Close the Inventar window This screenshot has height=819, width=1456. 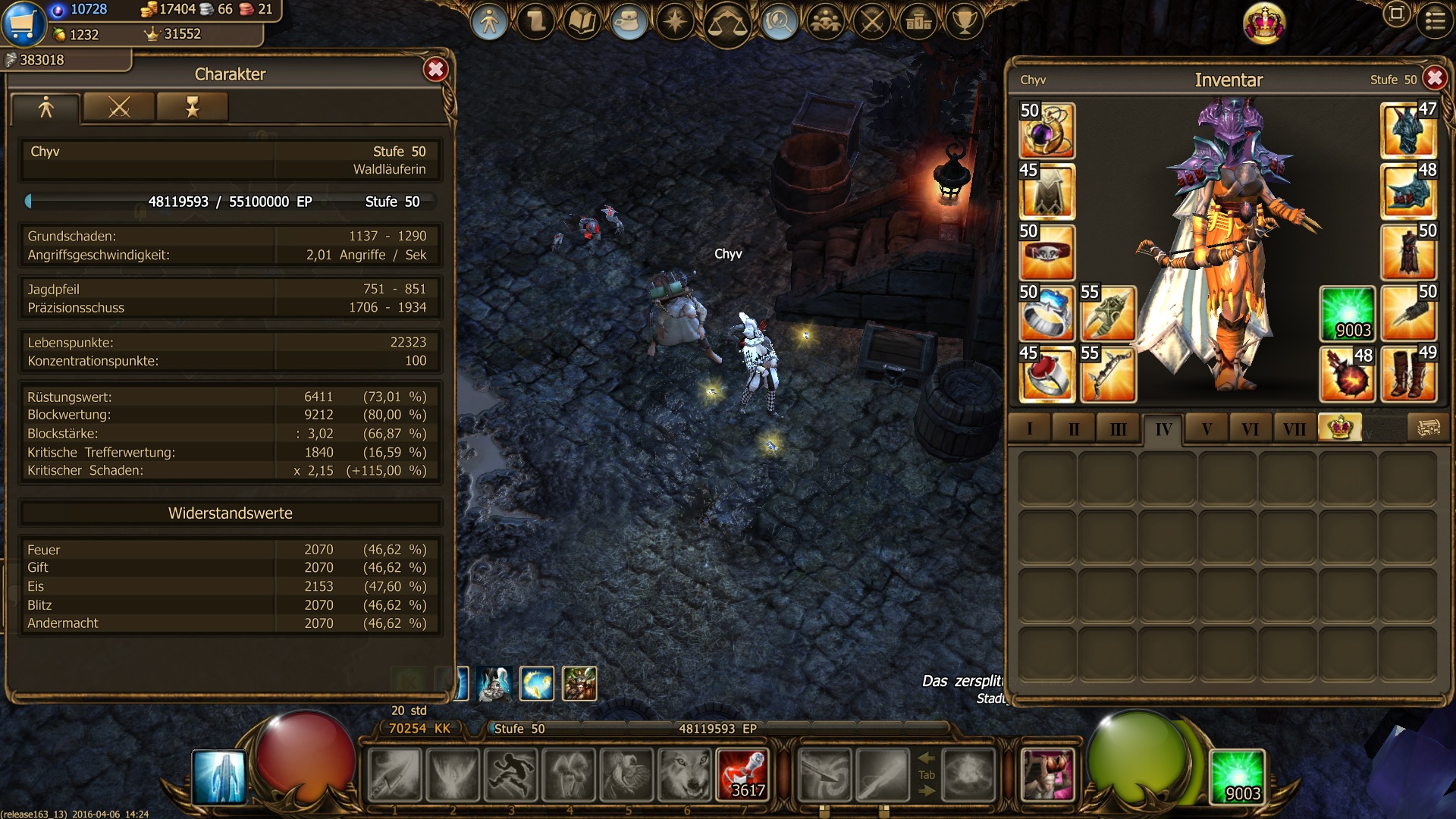click(1434, 78)
